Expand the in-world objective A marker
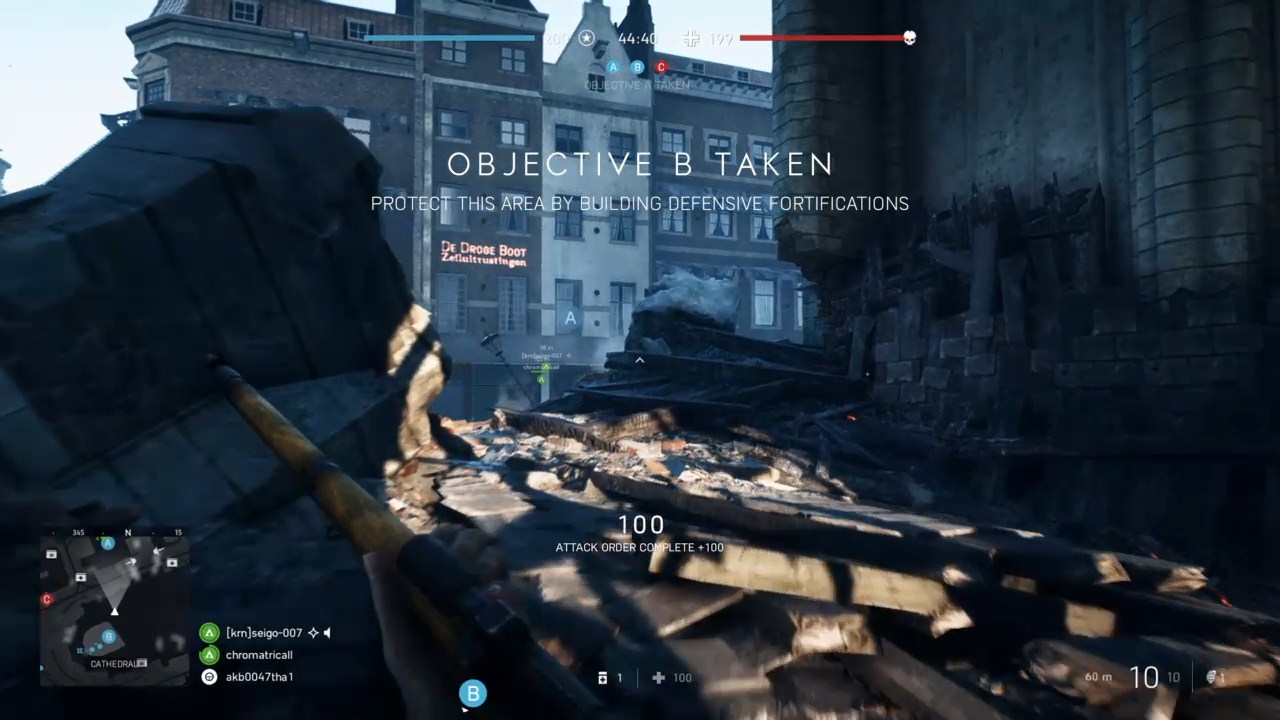This screenshot has width=1280, height=720. point(570,317)
